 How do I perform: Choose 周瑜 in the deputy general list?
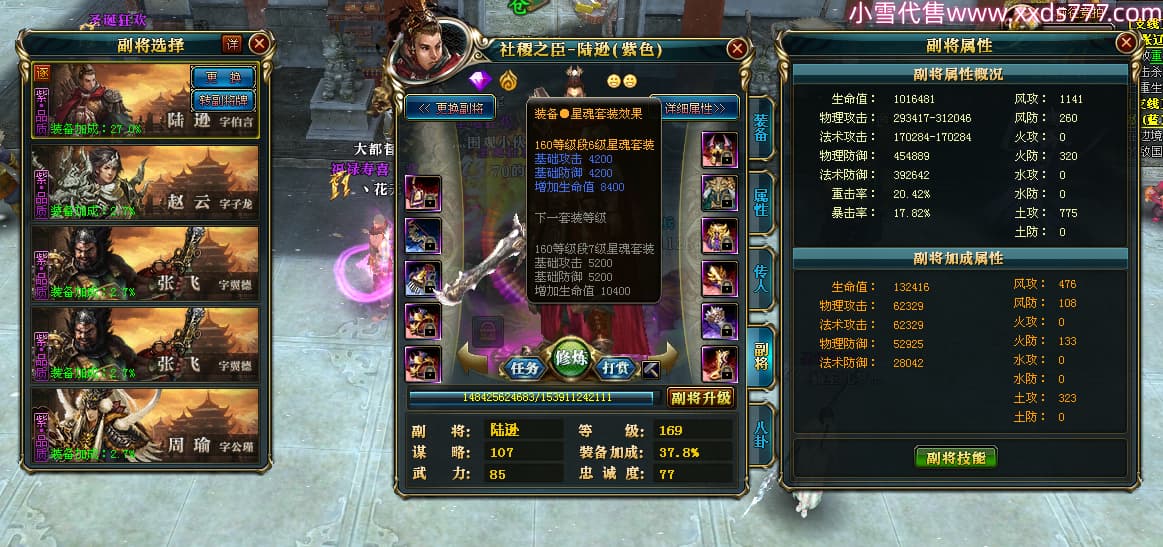coord(146,425)
